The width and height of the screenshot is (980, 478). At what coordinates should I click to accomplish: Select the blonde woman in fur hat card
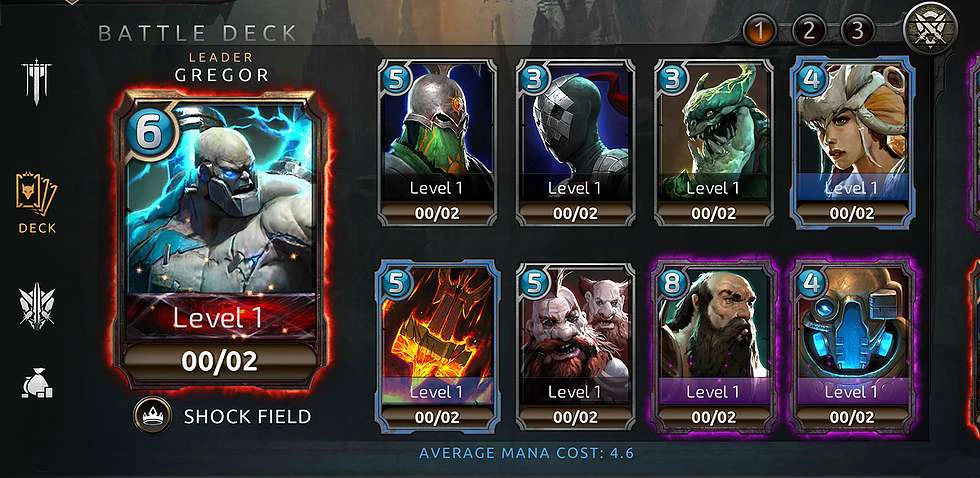point(851,141)
